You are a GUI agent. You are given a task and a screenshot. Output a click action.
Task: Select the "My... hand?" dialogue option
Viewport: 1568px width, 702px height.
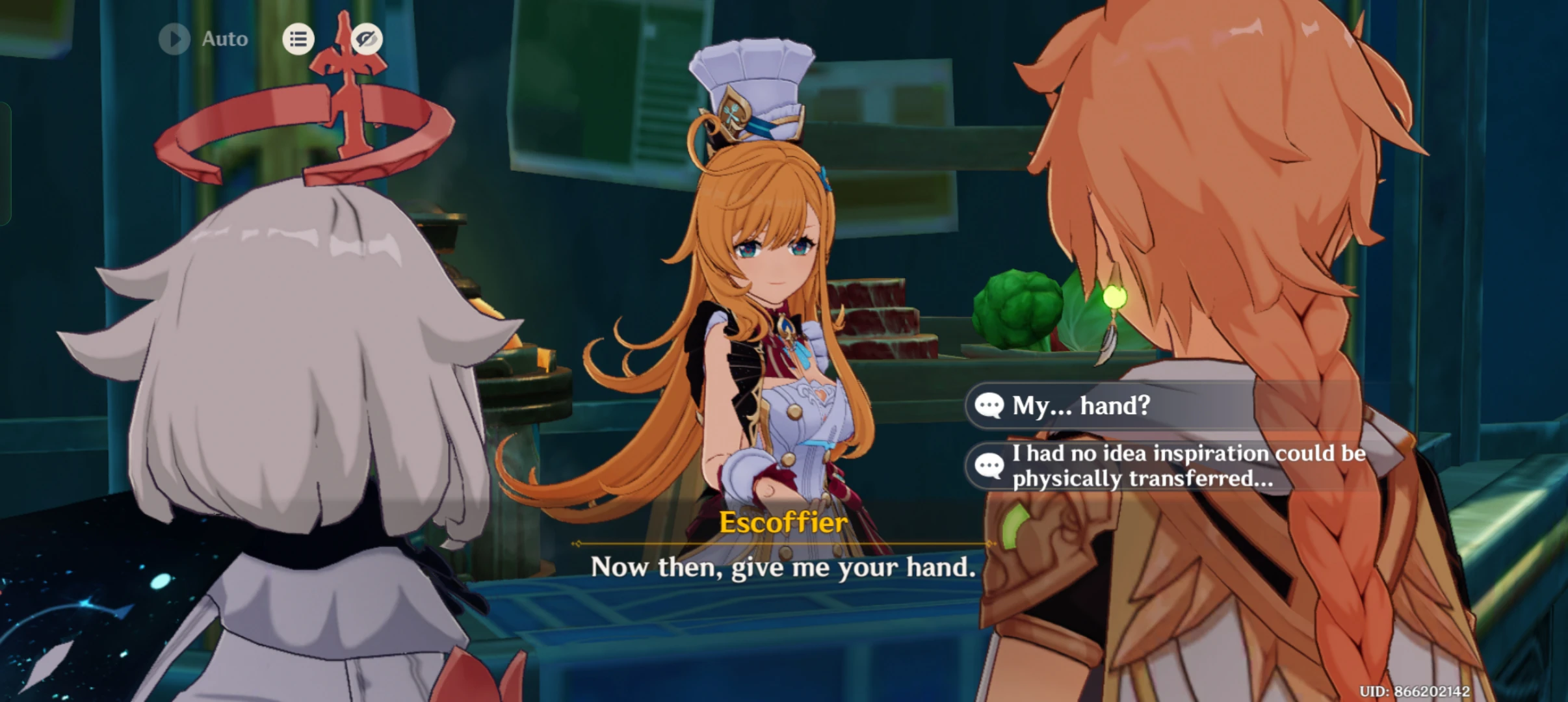1105,406
